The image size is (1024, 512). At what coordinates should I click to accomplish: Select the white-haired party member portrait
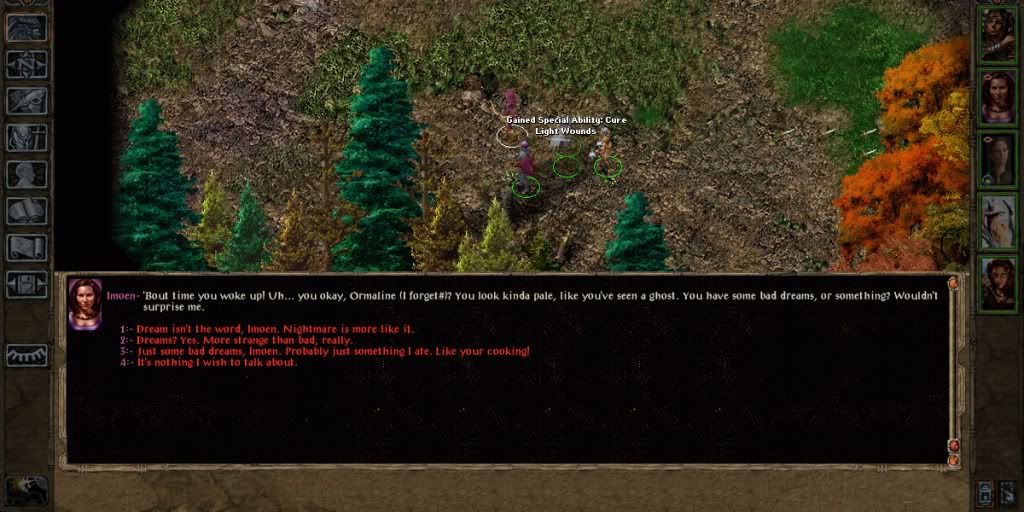tap(997, 221)
